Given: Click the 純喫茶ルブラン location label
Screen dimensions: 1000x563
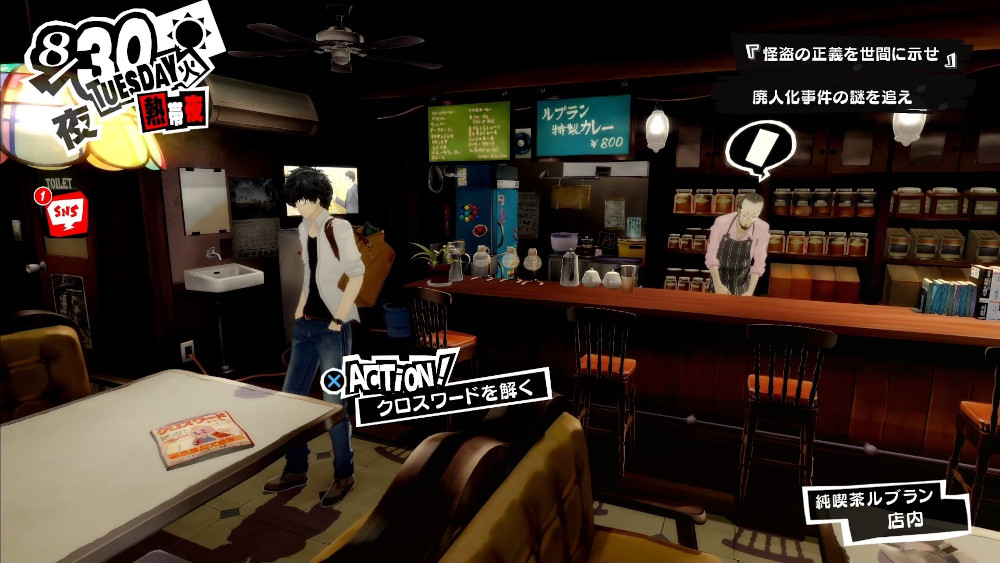Looking at the screenshot, I should [880, 498].
